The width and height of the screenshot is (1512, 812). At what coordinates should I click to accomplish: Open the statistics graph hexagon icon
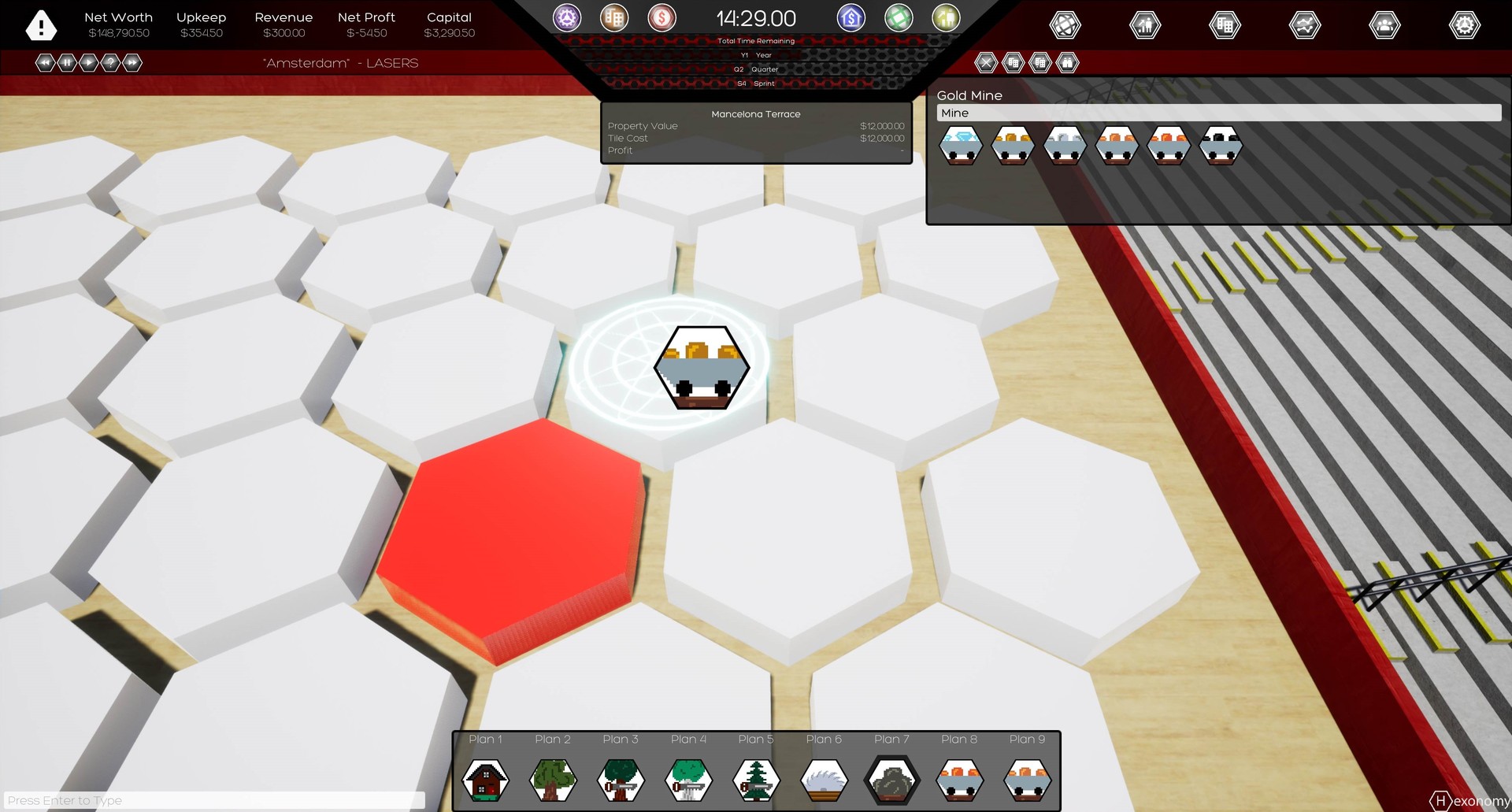[1305, 24]
